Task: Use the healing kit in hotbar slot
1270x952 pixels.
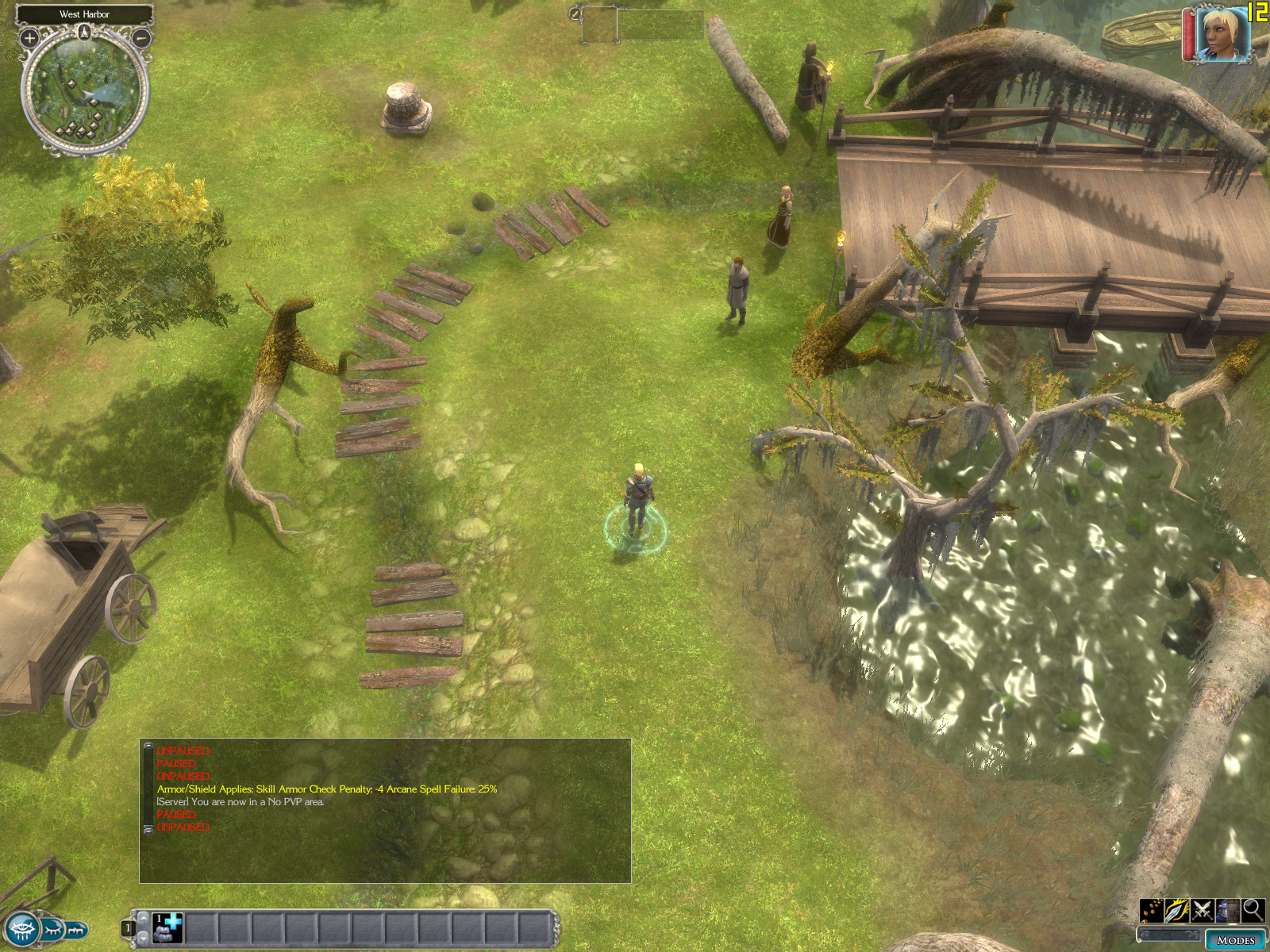Action: tap(168, 927)
